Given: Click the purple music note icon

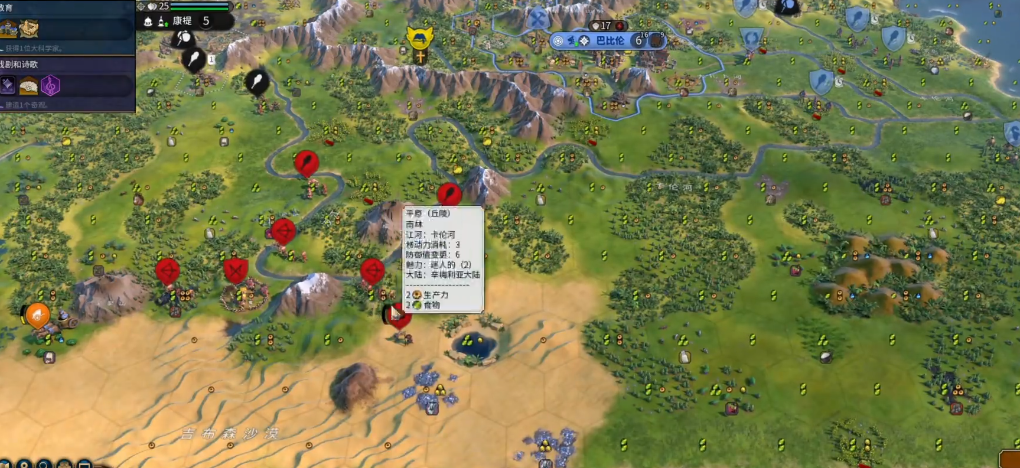Looking at the screenshot, I should tap(50, 87).
